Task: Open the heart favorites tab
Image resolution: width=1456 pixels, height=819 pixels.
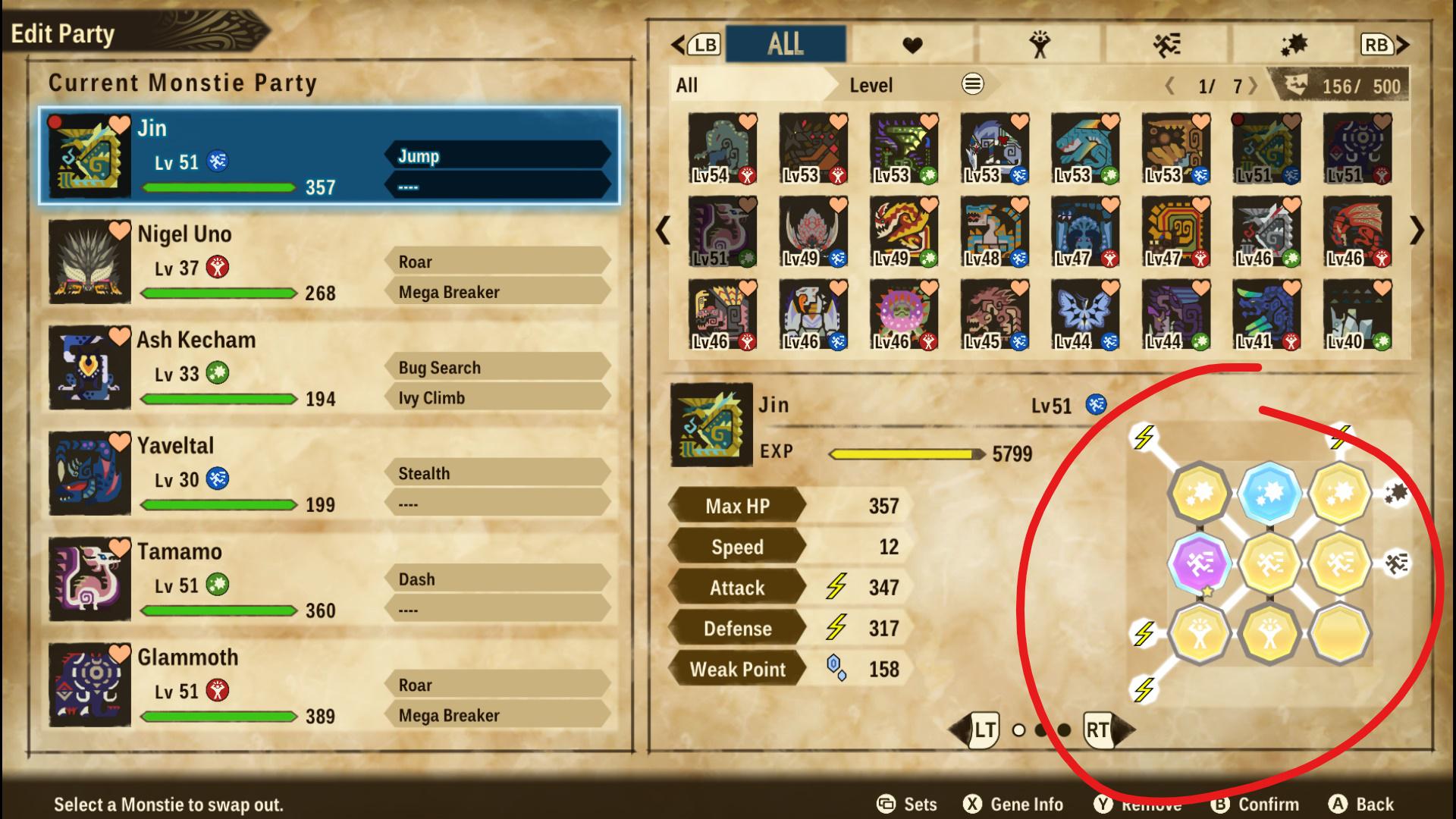Action: (x=912, y=45)
